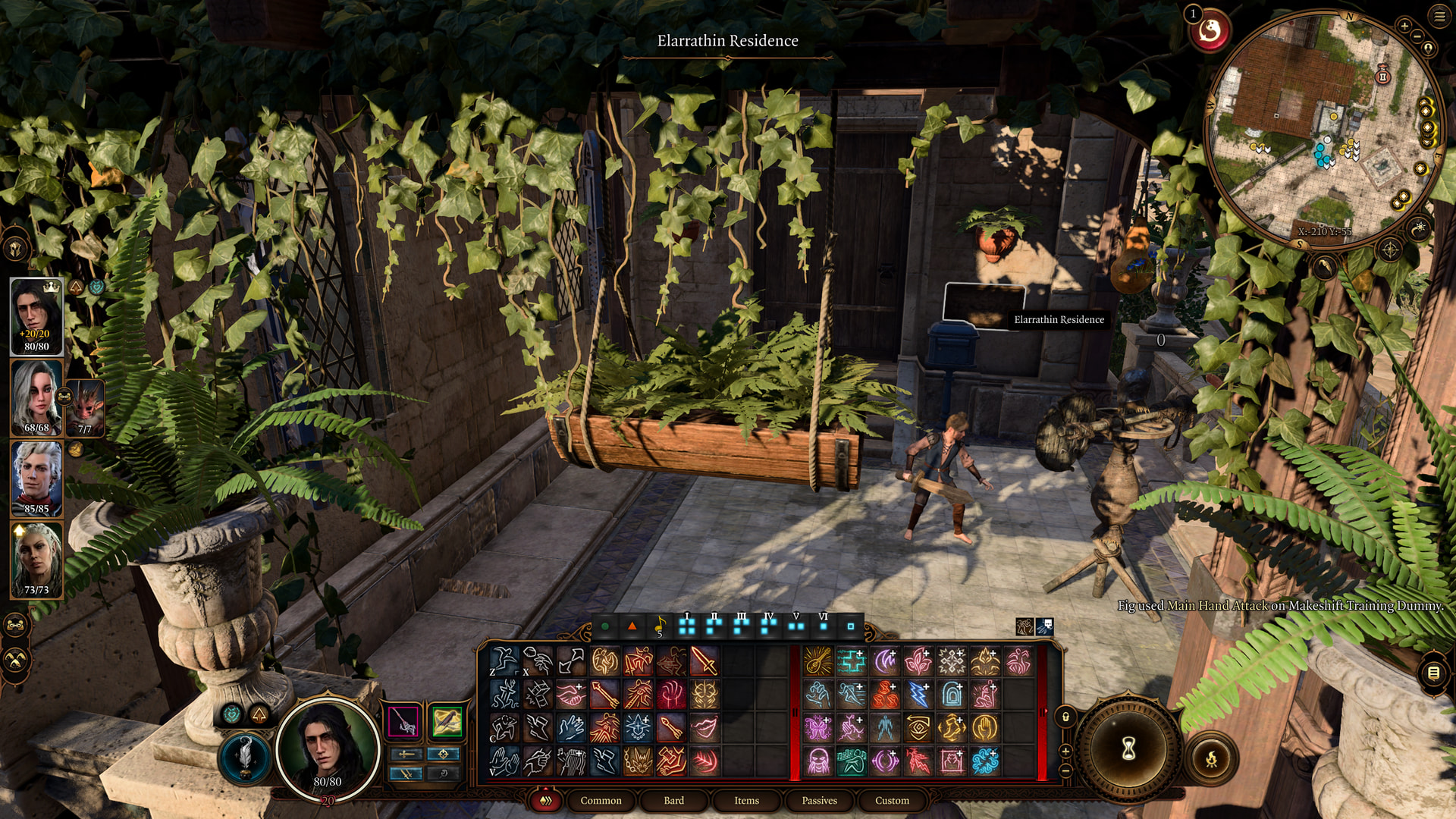Select the Passives hotbar tab

819,800
